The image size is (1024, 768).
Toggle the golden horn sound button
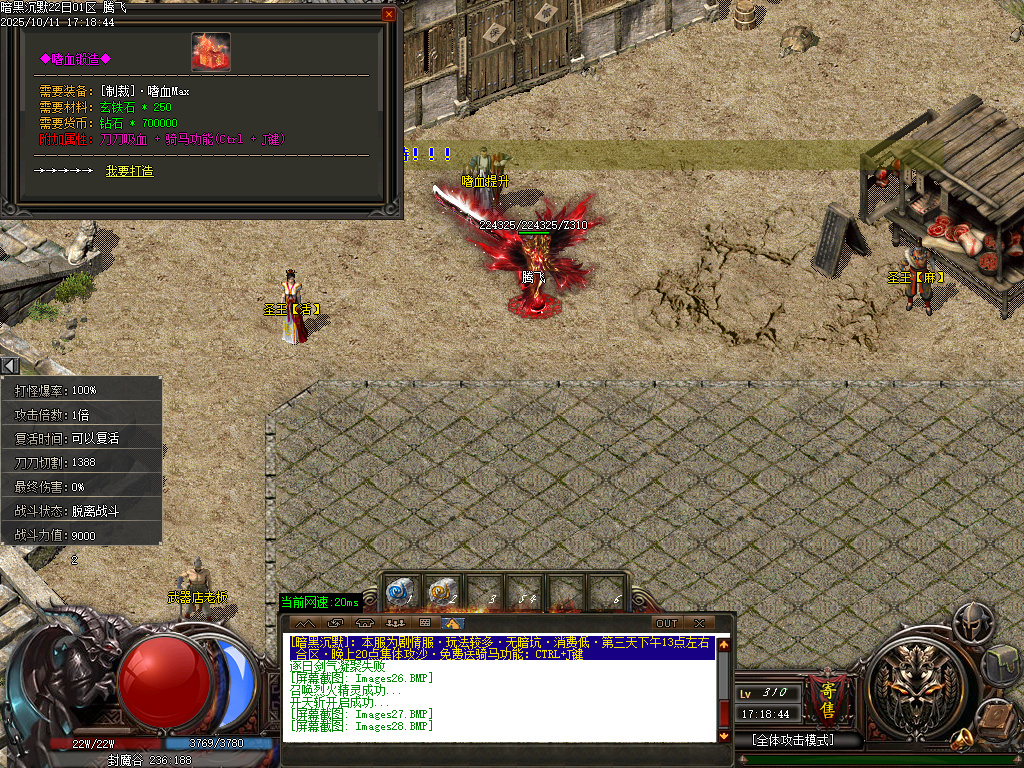point(964,740)
